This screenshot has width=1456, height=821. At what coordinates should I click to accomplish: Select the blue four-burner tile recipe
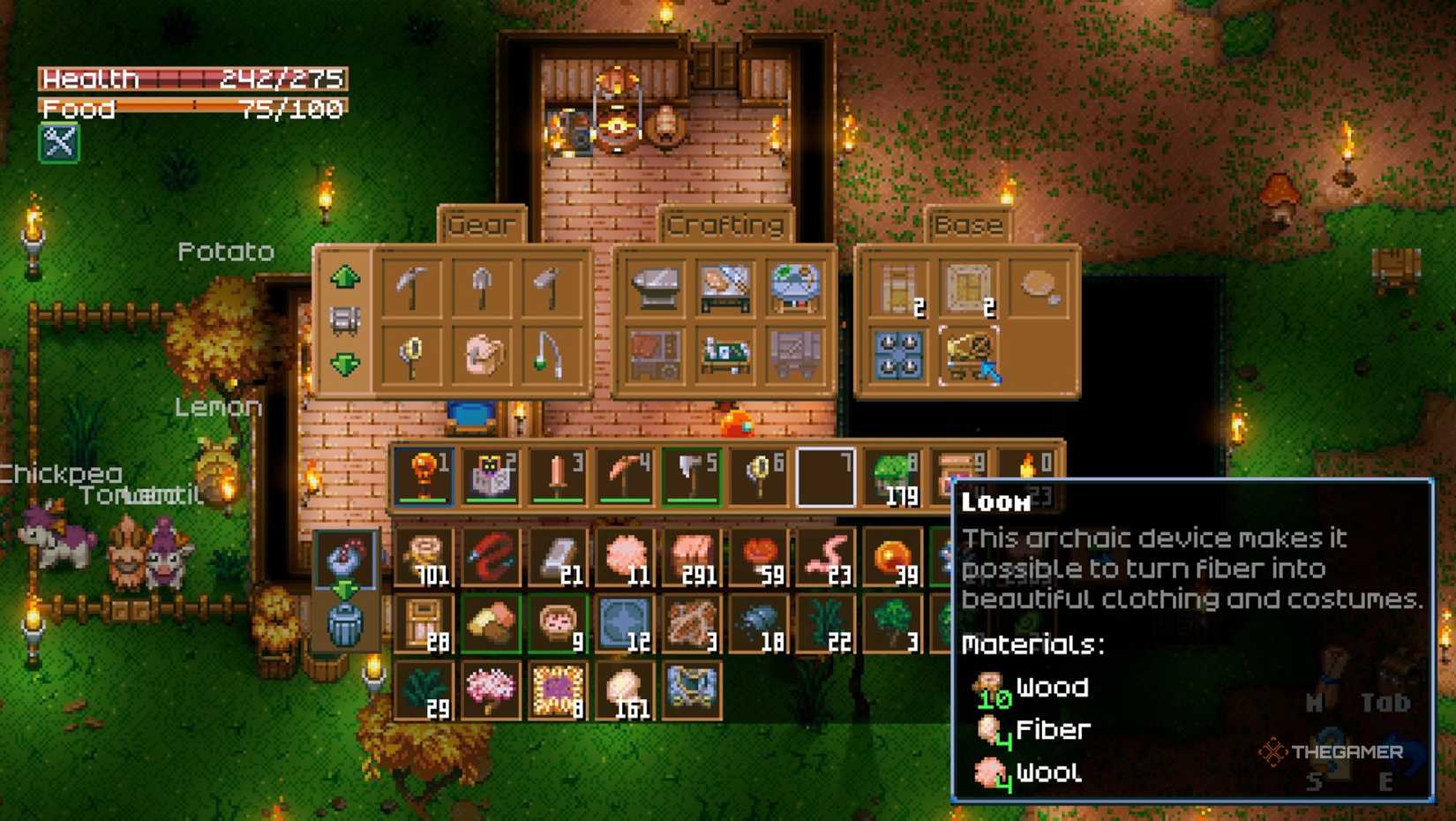click(x=899, y=355)
